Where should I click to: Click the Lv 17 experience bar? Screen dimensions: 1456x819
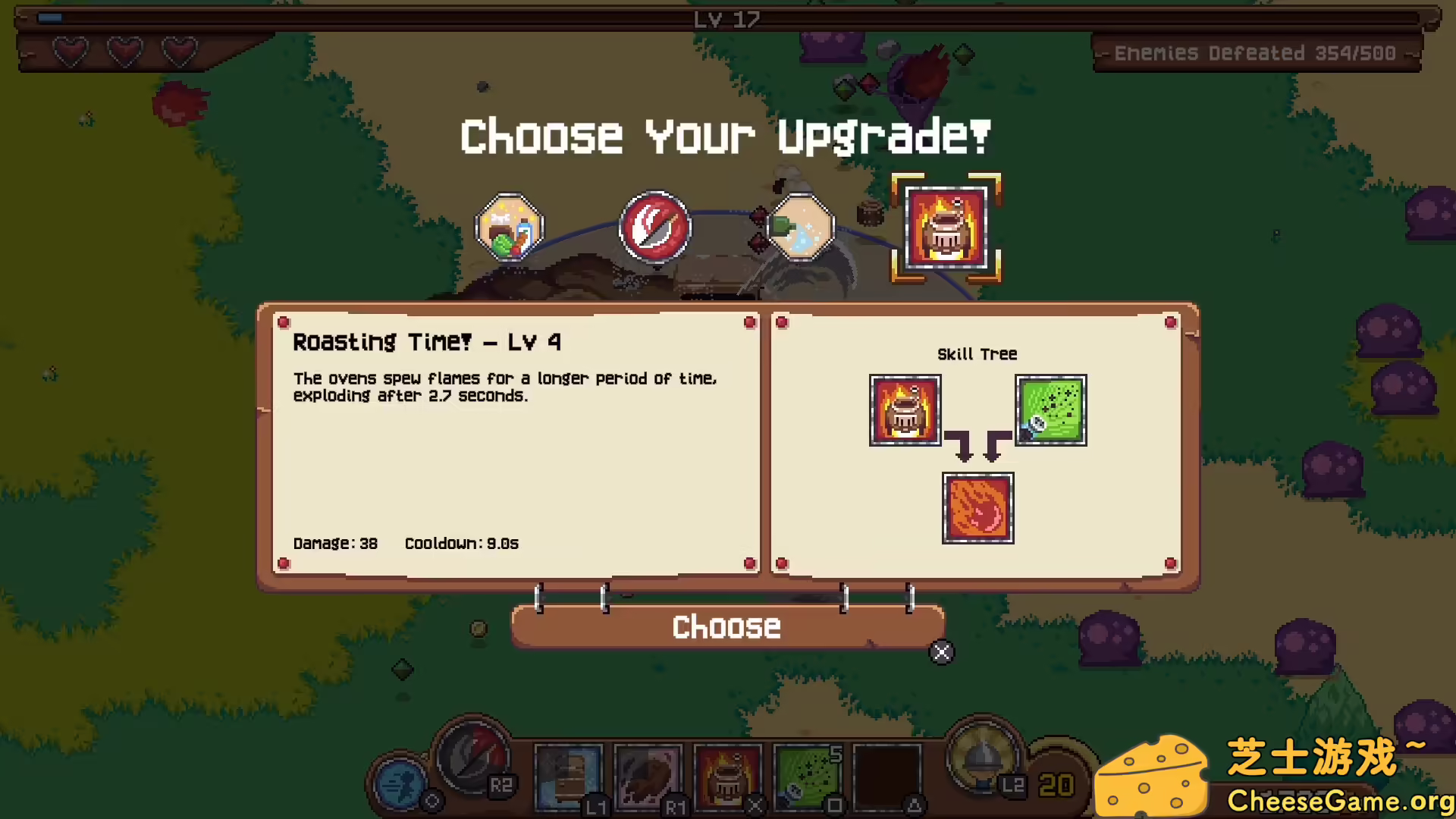pos(726,20)
